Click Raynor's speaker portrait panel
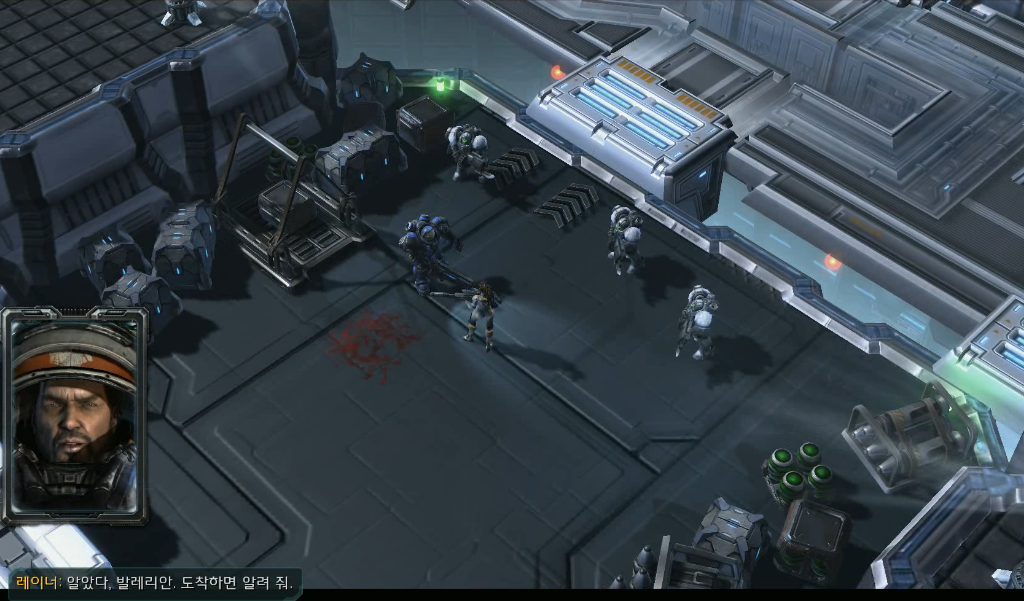The image size is (1024, 601). tap(75, 415)
